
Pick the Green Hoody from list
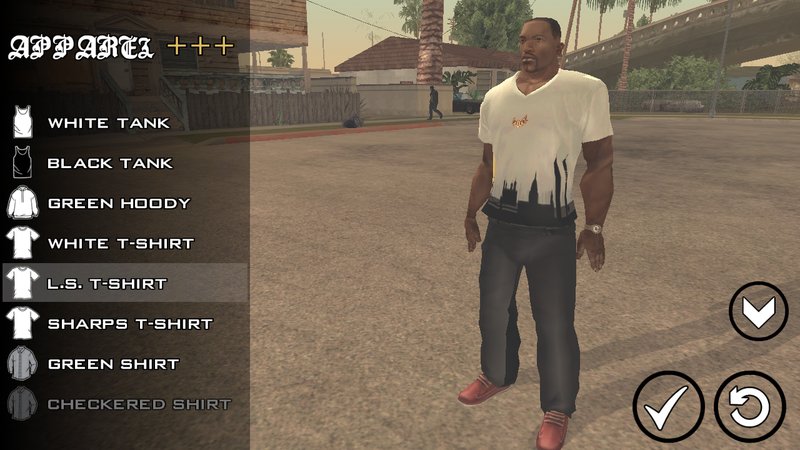[x=118, y=203]
